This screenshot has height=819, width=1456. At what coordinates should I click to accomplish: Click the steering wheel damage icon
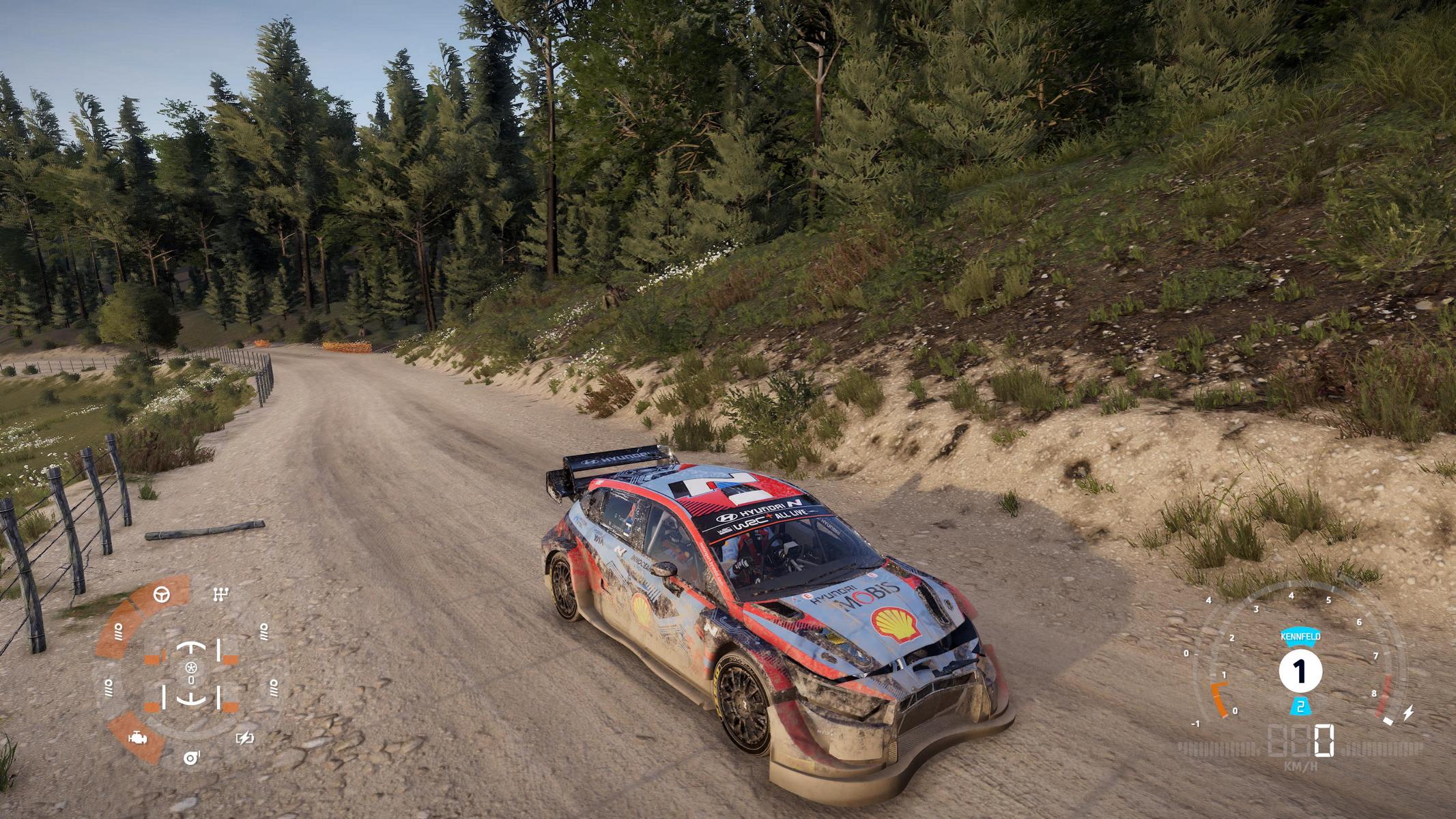[x=162, y=594]
